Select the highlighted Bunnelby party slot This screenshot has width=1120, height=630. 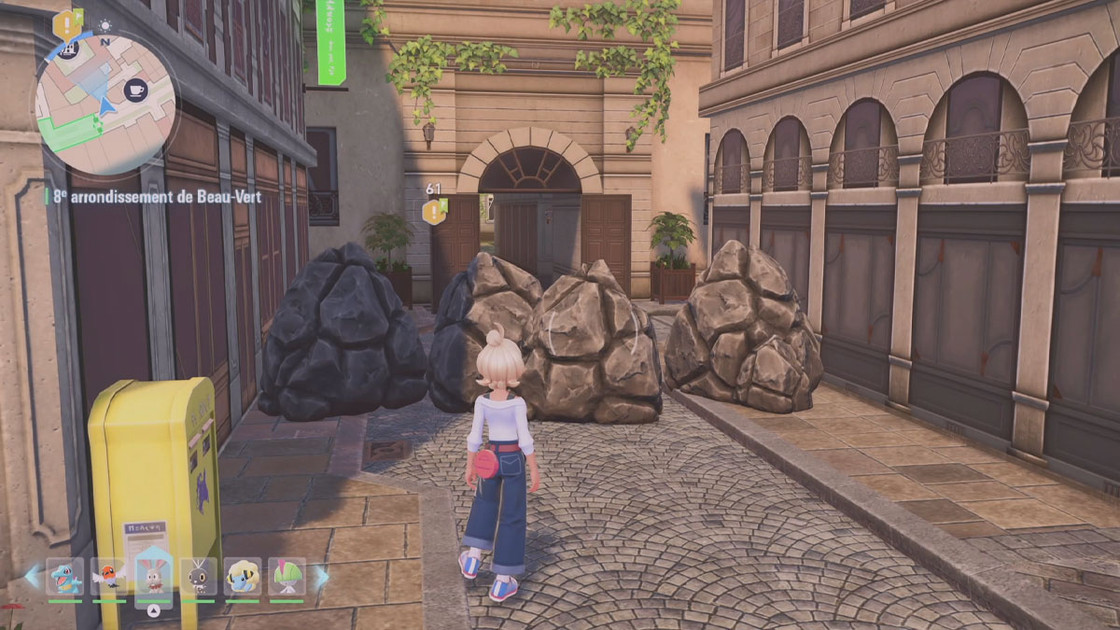coord(153,577)
